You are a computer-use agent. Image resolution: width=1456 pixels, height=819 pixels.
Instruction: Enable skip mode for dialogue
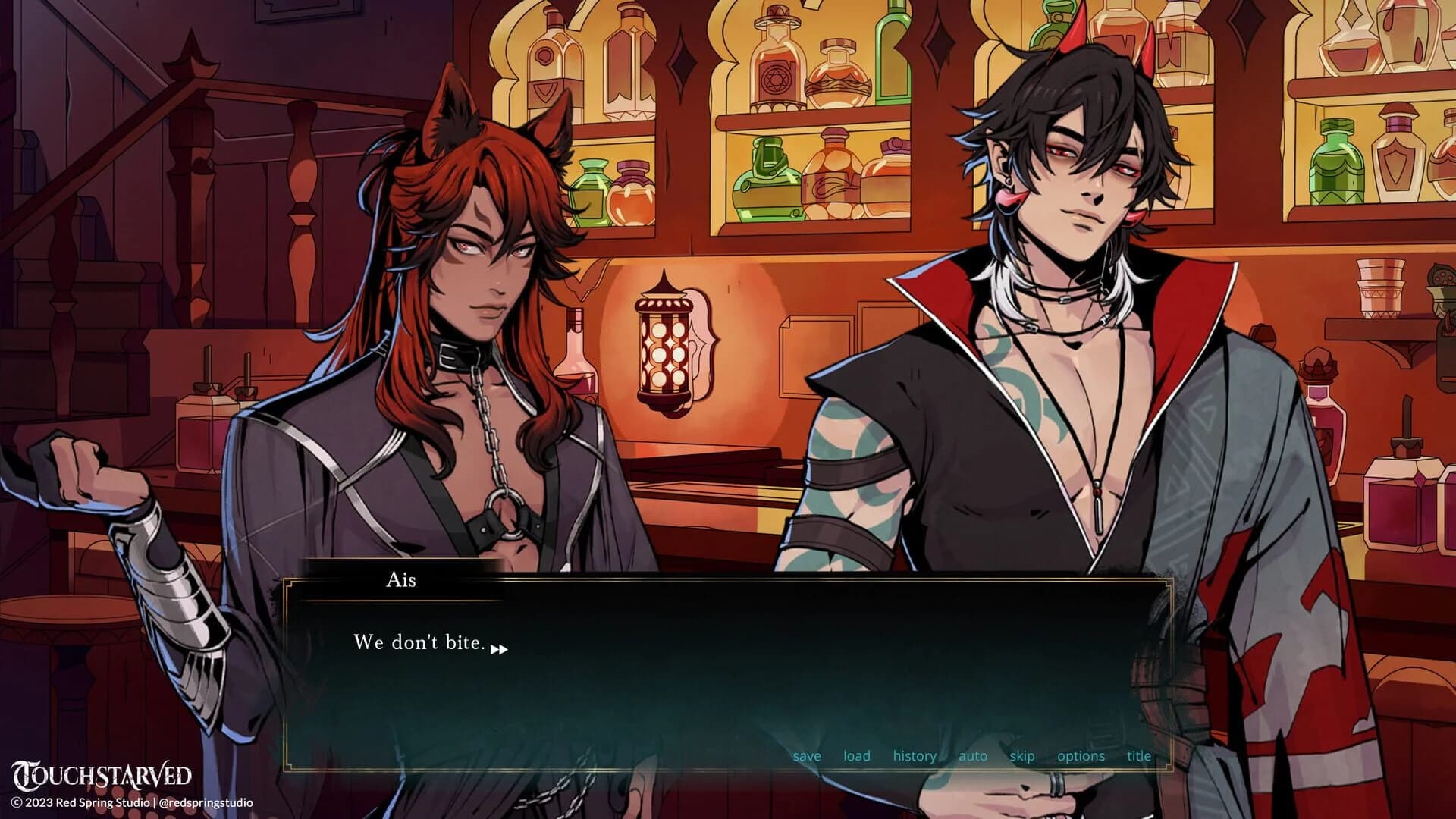pos(1022,755)
